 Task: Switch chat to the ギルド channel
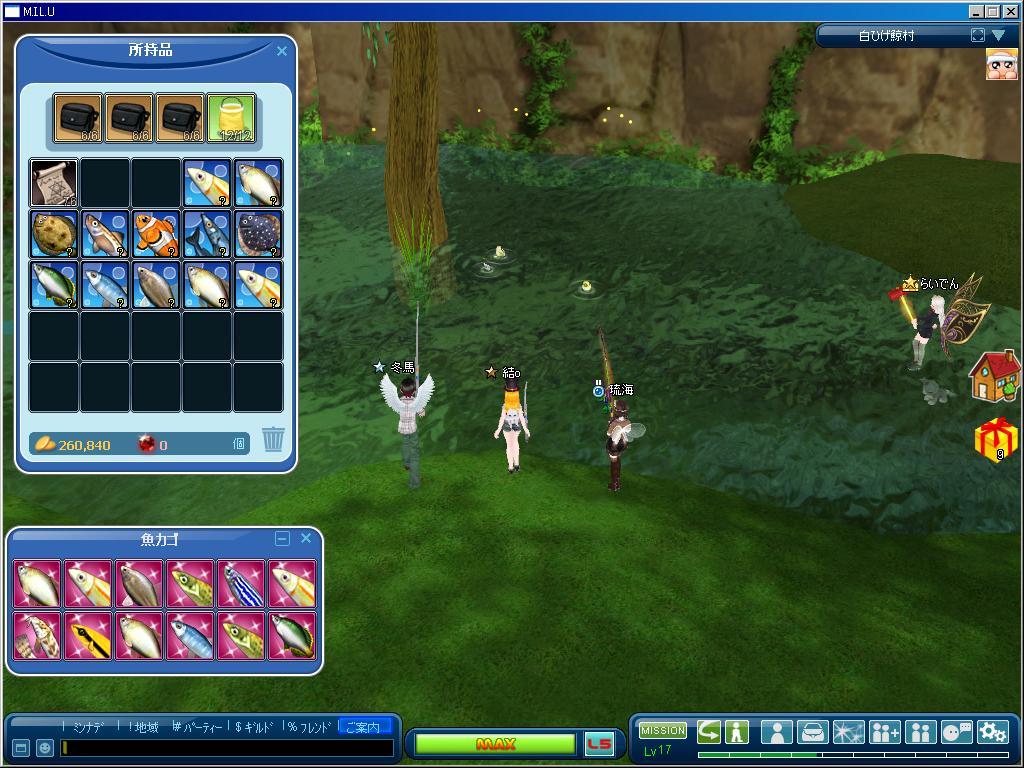[254, 727]
